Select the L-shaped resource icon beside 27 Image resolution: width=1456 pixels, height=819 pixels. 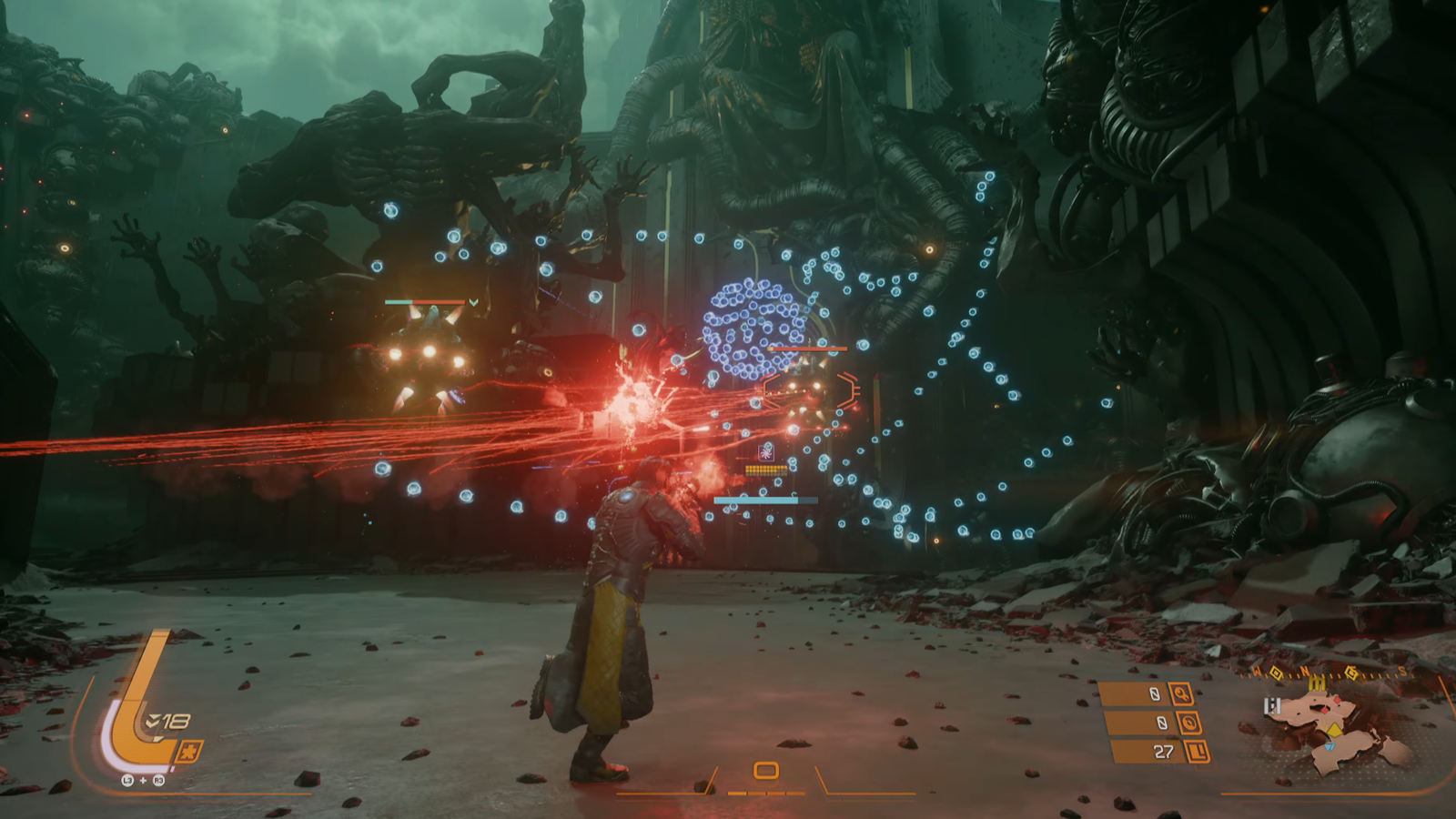pos(1198,752)
